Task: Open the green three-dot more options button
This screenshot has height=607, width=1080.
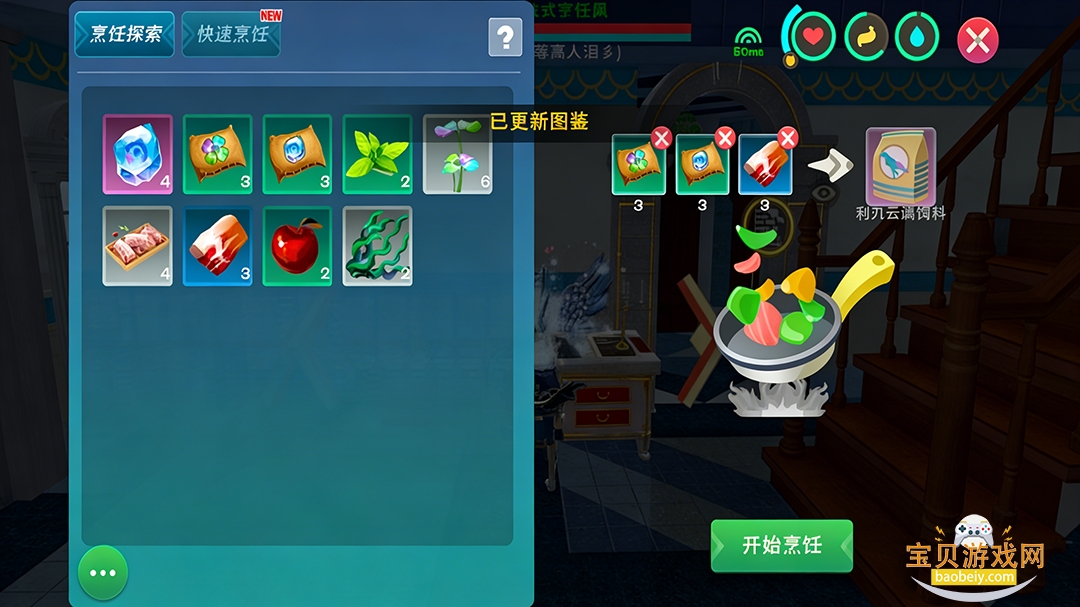Action: 103,573
